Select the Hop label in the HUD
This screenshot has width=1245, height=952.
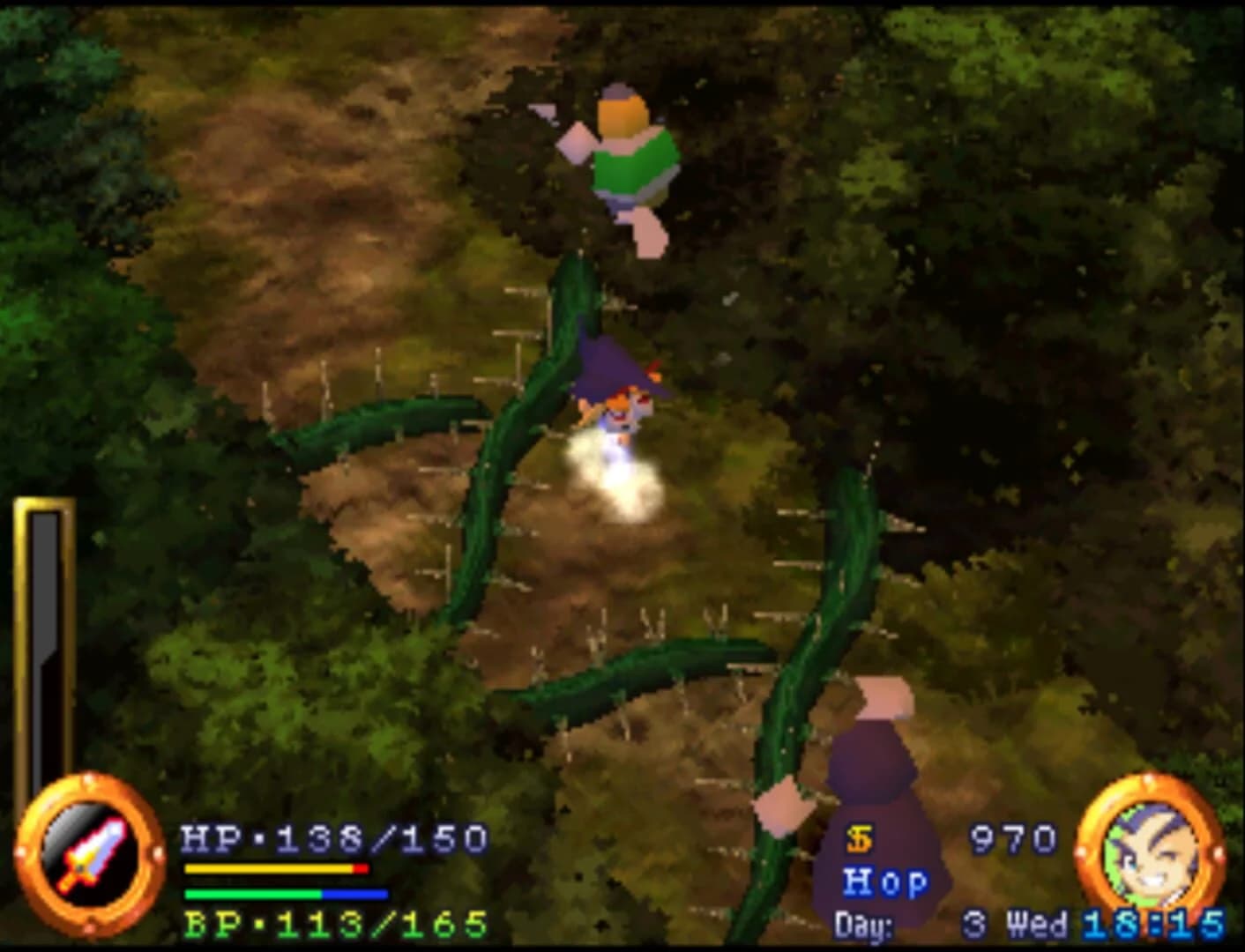(886, 881)
